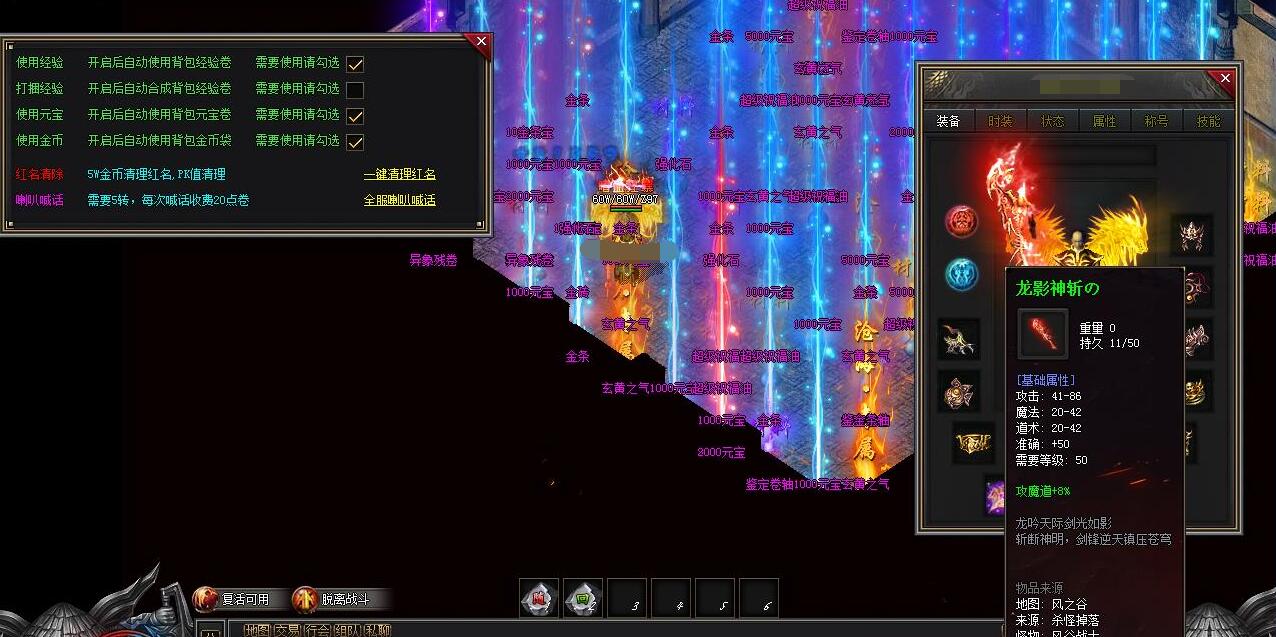Toggle the 使用经验 auto-use checkbox

[355, 63]
